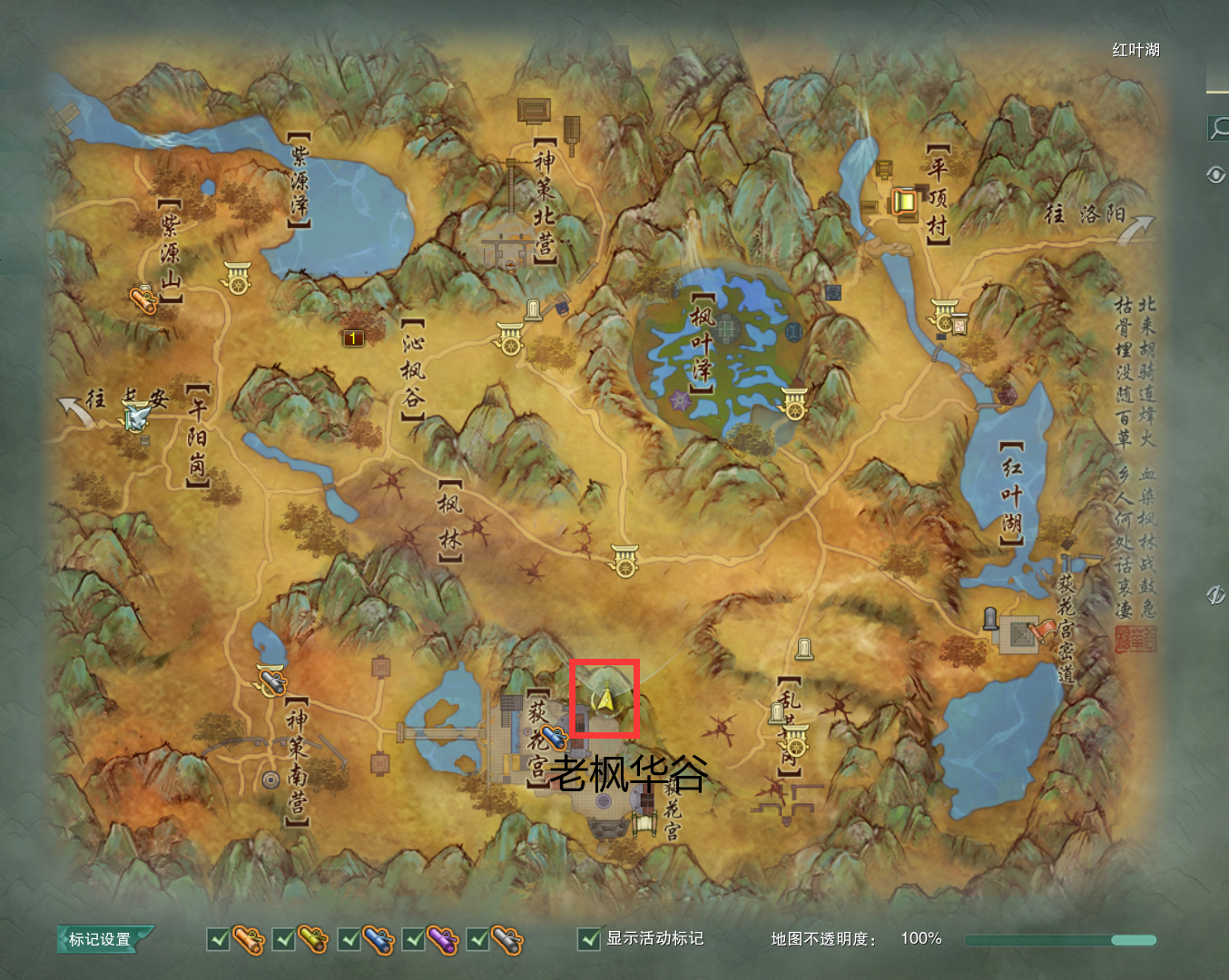Click the blue scroll marker at 荻花宫
Viewport: 1229px width, 980px height.
pos(554,738)
